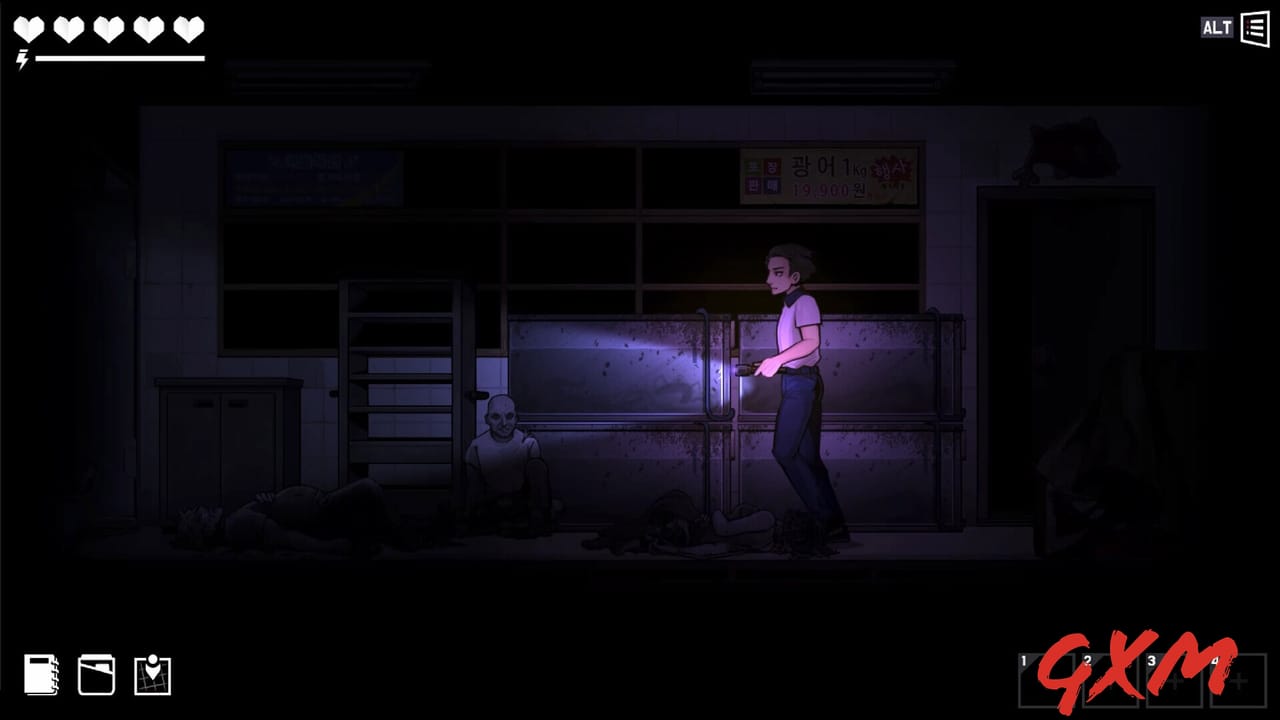
Task: Click the lightning stamina icon
Action: click(x=20, y=59)
